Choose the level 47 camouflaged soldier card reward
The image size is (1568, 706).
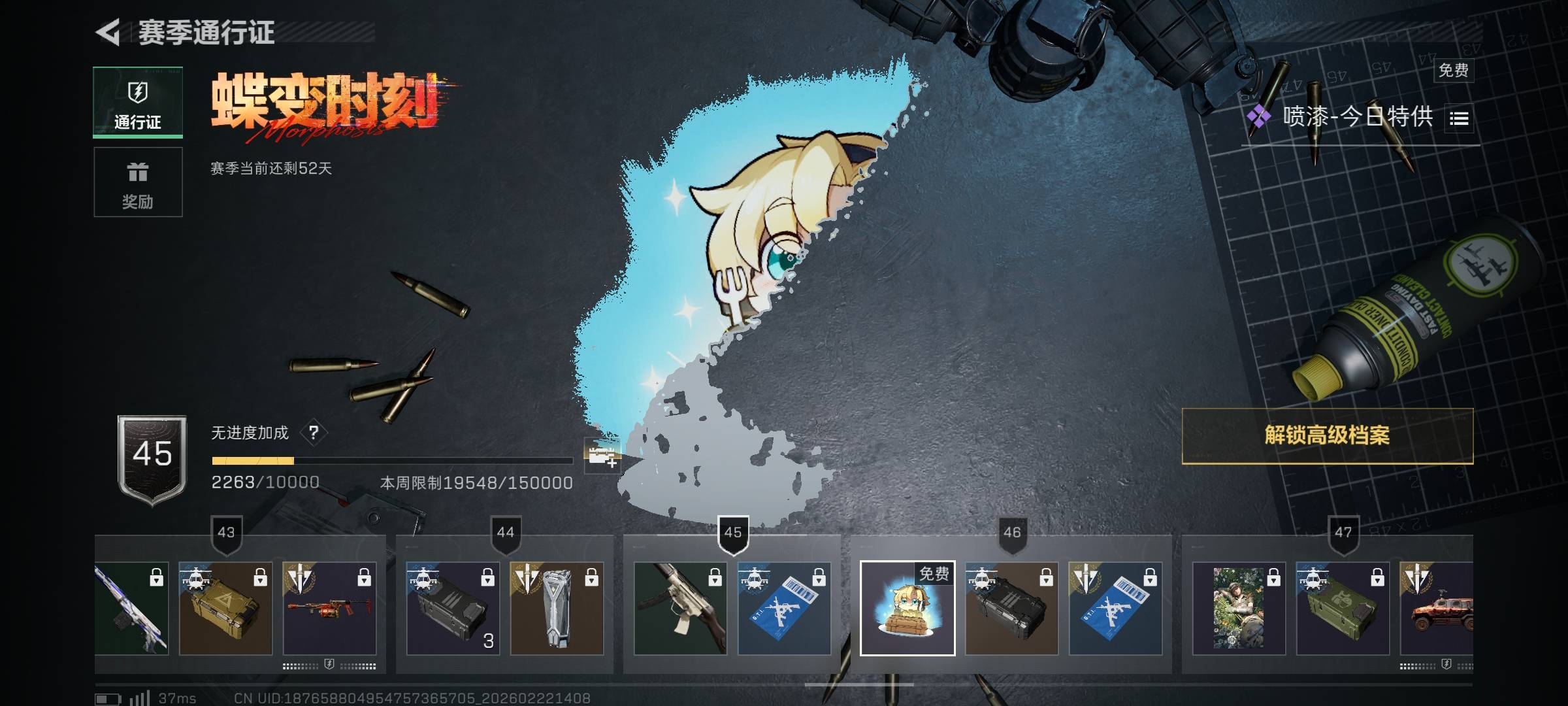1239,608
